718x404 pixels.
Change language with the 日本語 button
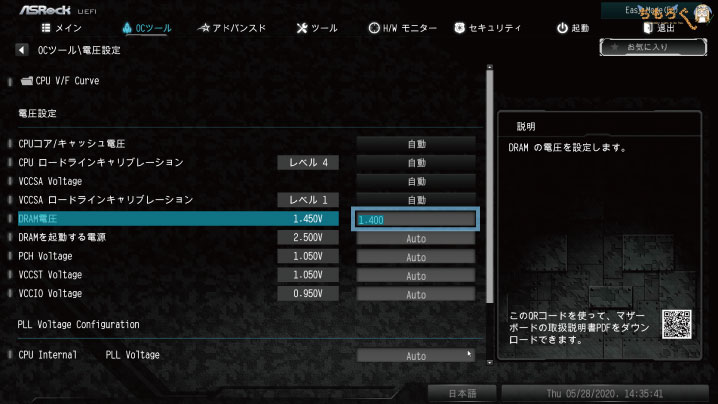pyautogui.click(x=462, y=392)
